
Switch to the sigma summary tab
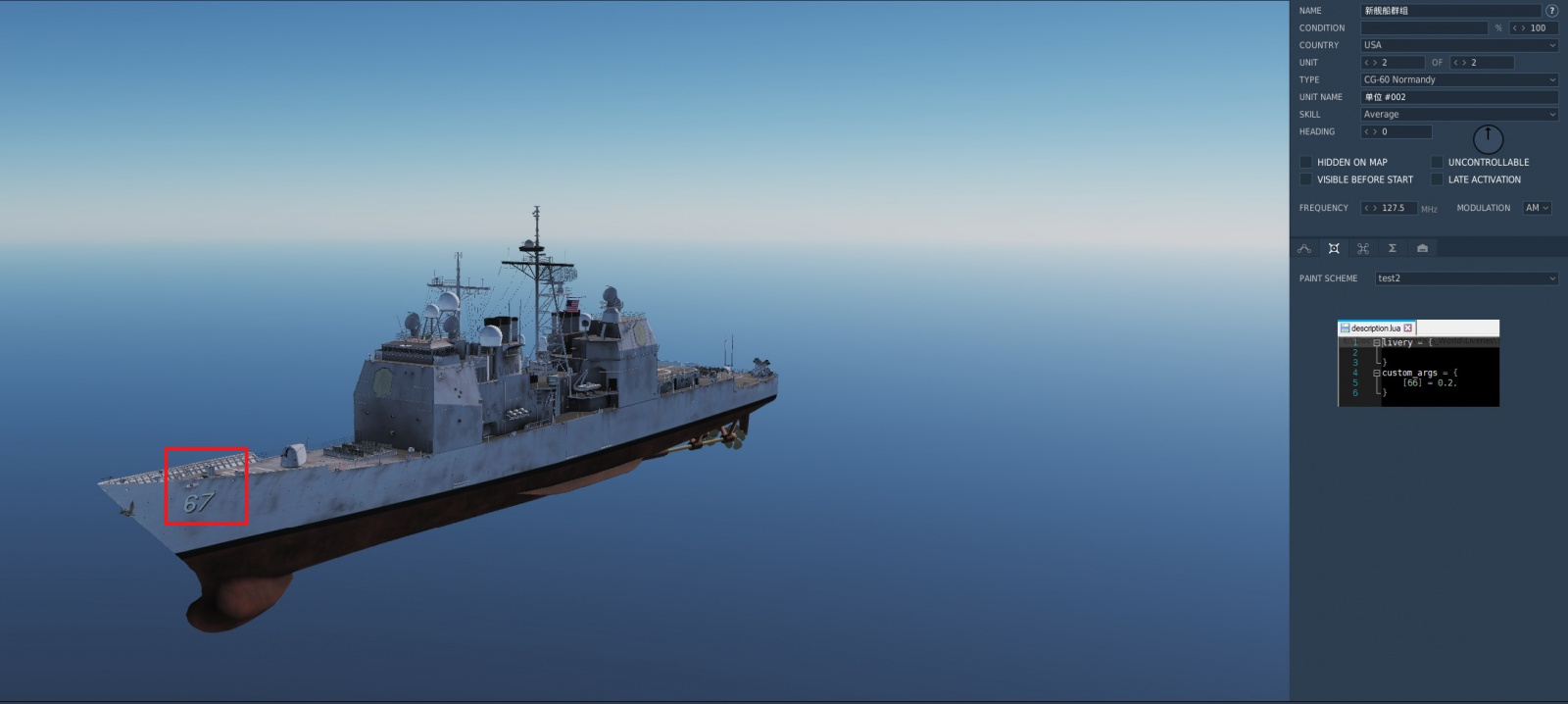pyautogui.click(x=1392, y=249)
